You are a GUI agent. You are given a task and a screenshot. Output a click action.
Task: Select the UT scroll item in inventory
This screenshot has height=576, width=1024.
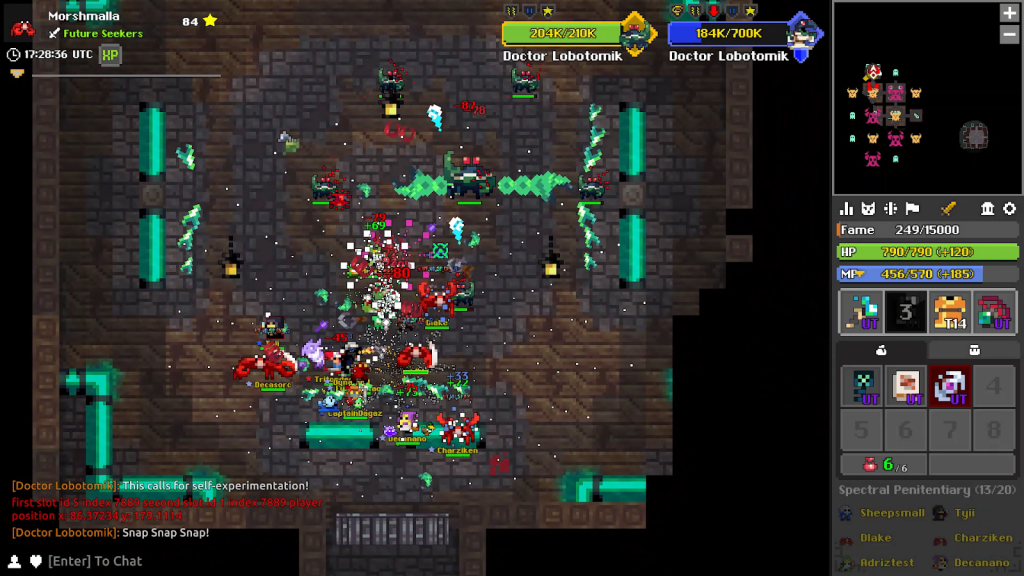[906, 386]
